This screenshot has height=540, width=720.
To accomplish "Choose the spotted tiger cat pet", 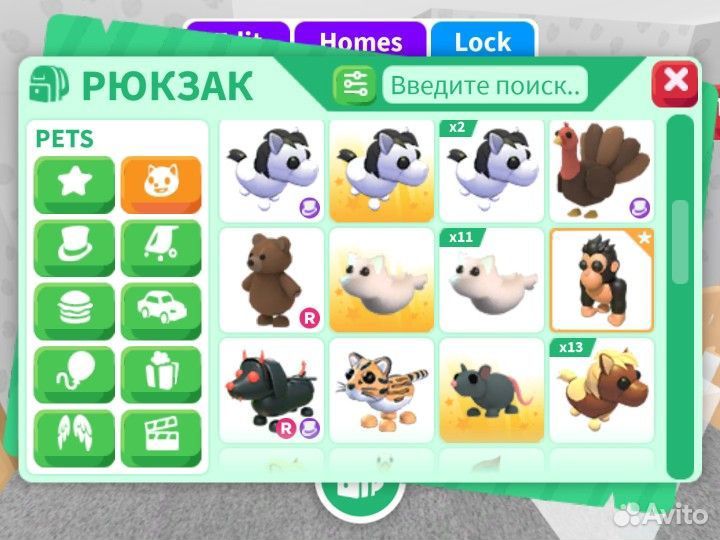I will click(381, 391).
